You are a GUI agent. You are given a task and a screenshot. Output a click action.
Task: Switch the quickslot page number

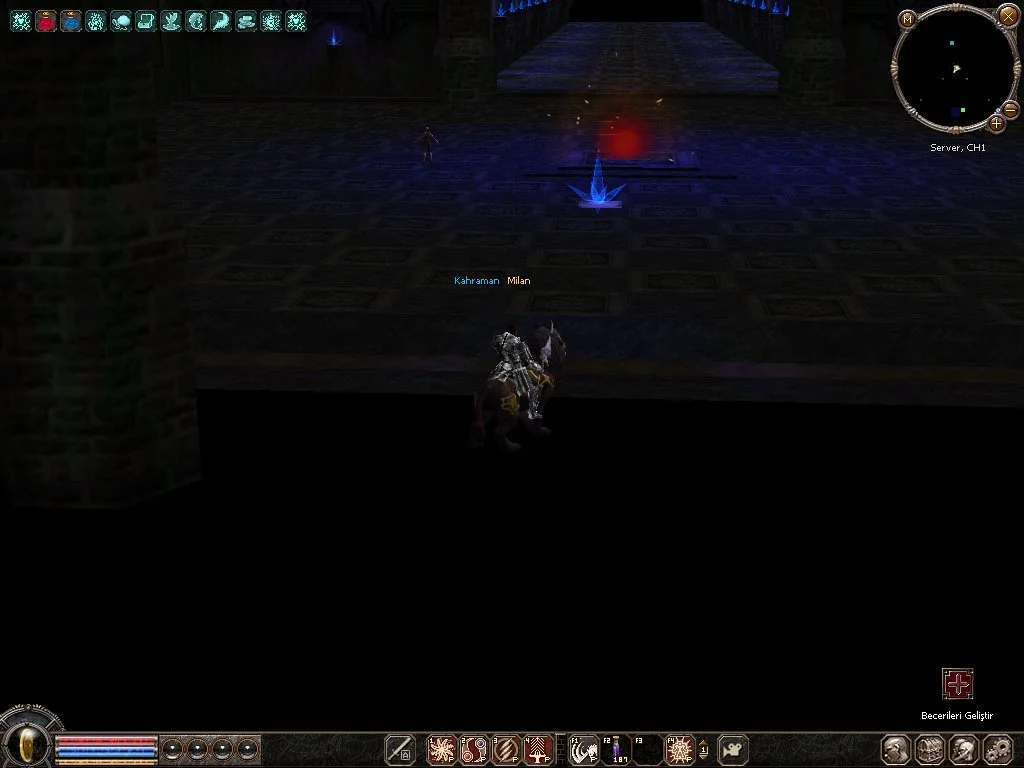click(703, 749)
